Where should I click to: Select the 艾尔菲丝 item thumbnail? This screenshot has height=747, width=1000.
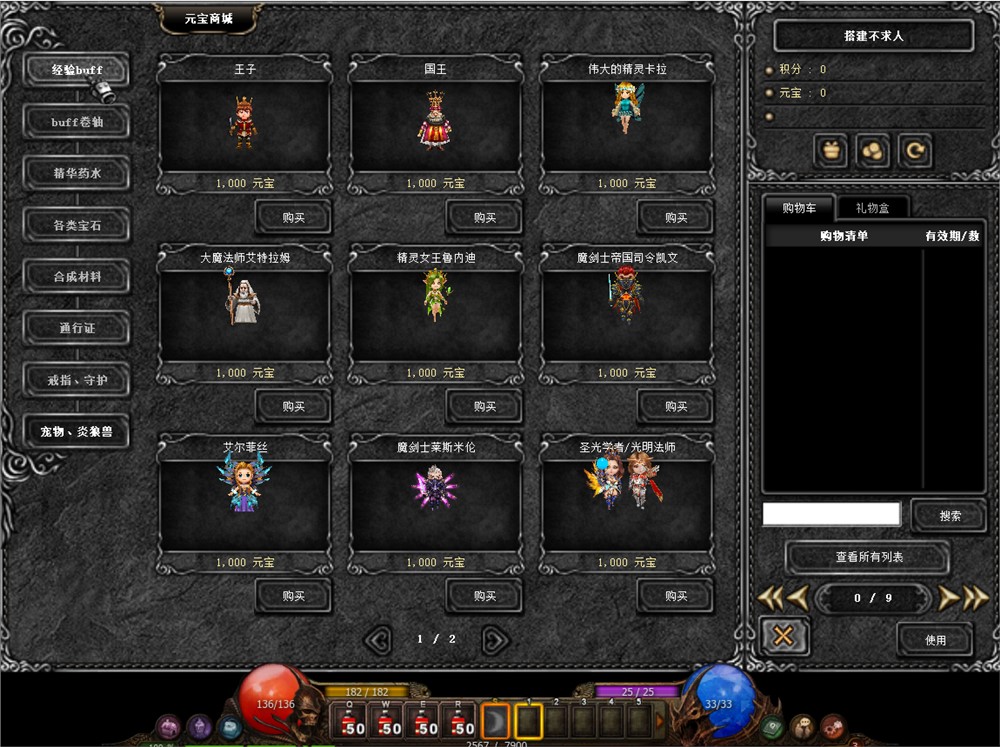click(x=244, y=487)
